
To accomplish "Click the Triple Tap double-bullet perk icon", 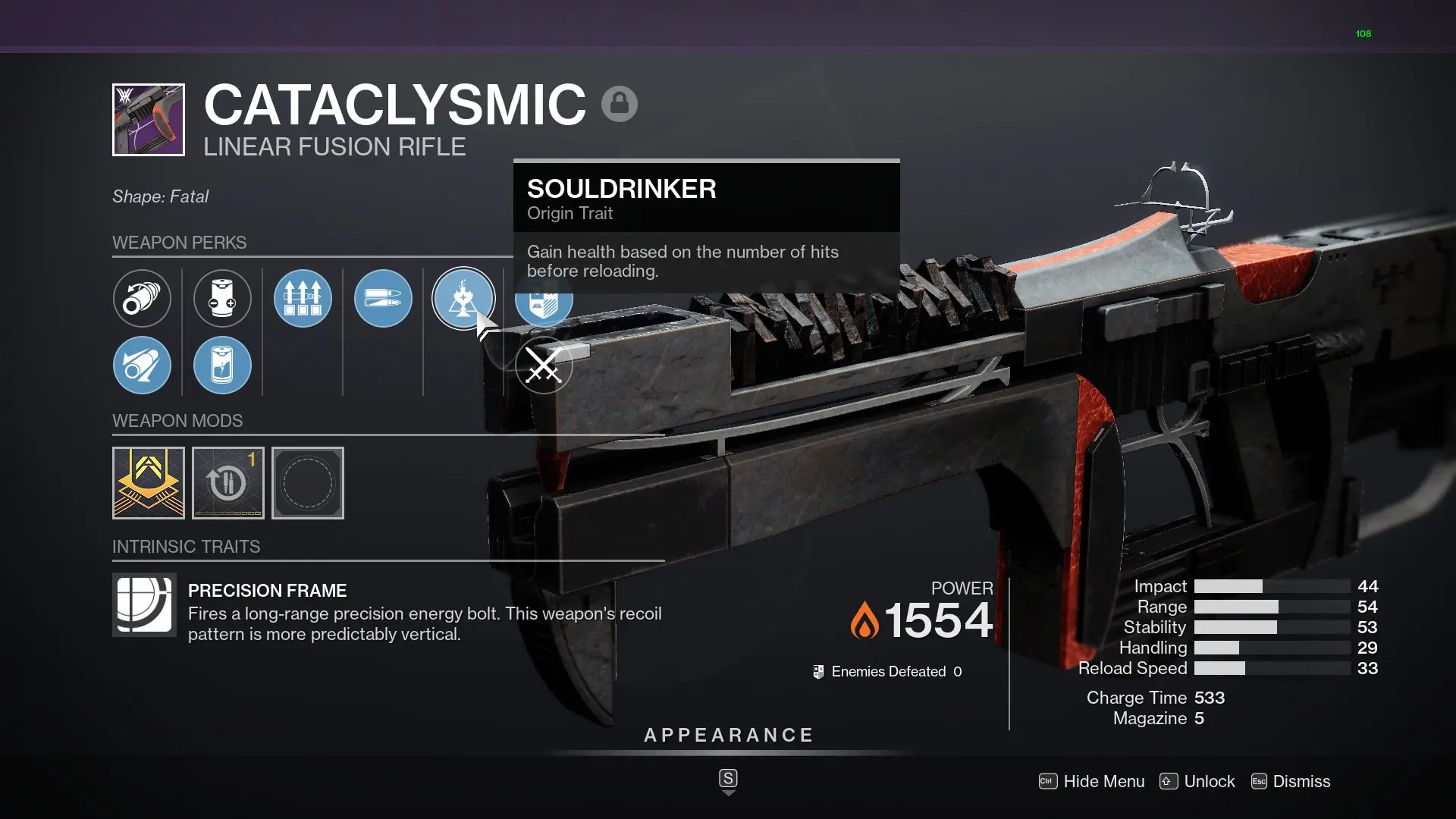I will tap(383, 298).
